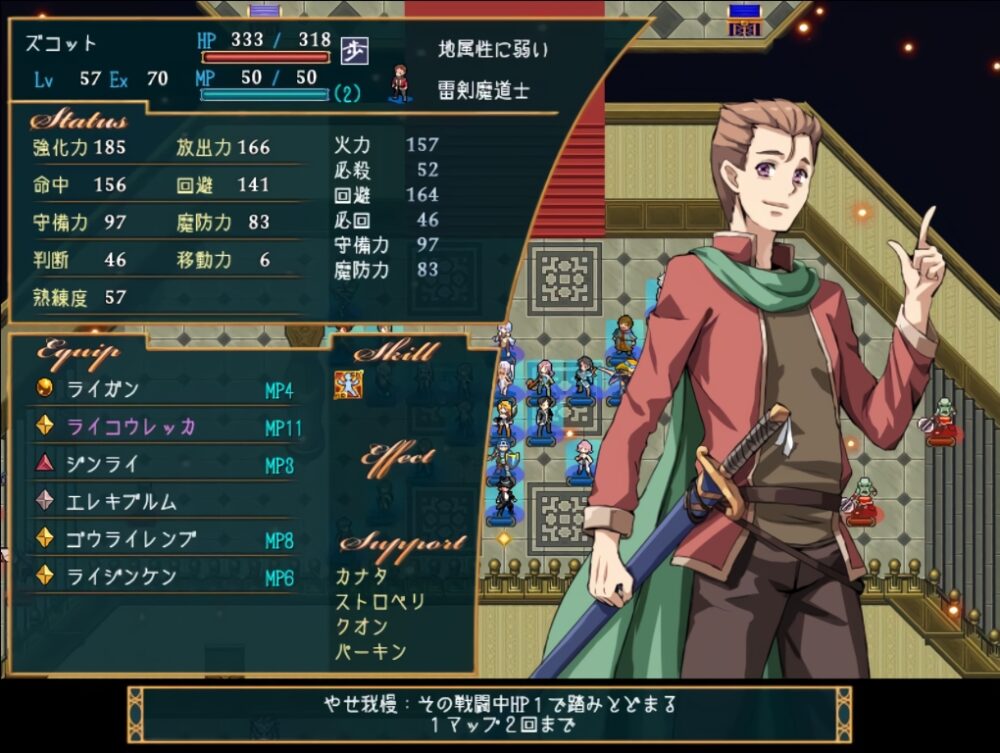
Task: Select support partner カナタ
Action: tap(361, 576)
